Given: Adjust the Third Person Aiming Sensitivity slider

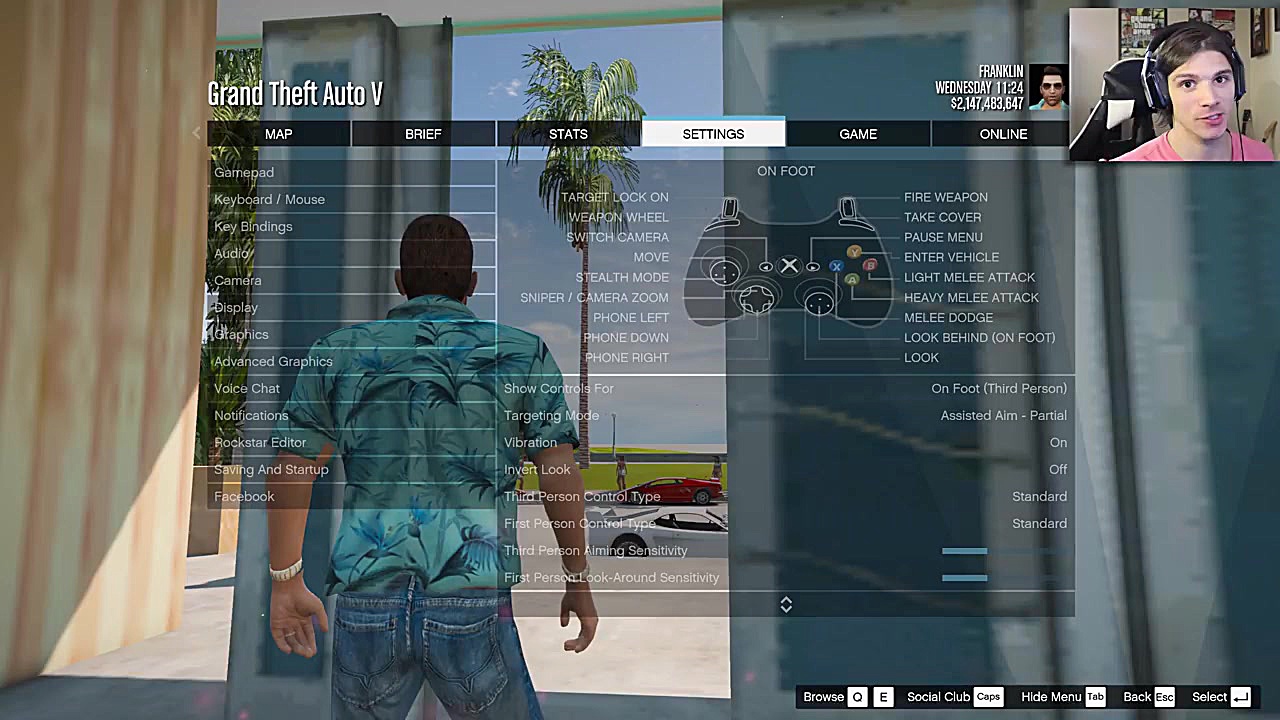Looking at the screenshot, I should pos(964,550).
